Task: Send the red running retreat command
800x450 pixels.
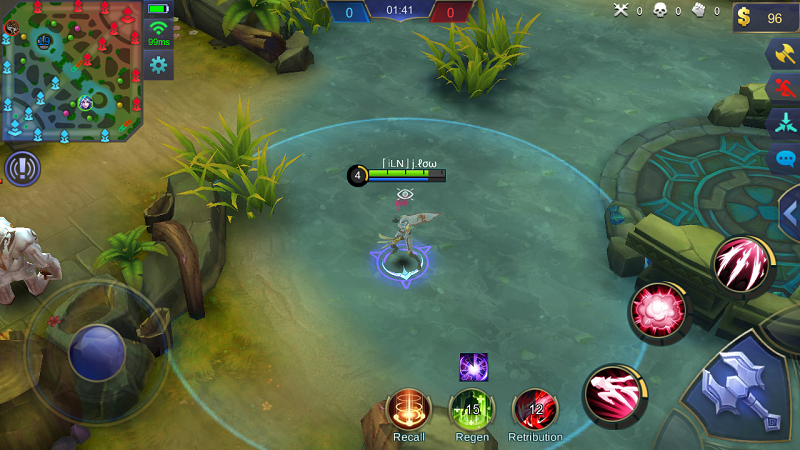Action: coord(782,88)
